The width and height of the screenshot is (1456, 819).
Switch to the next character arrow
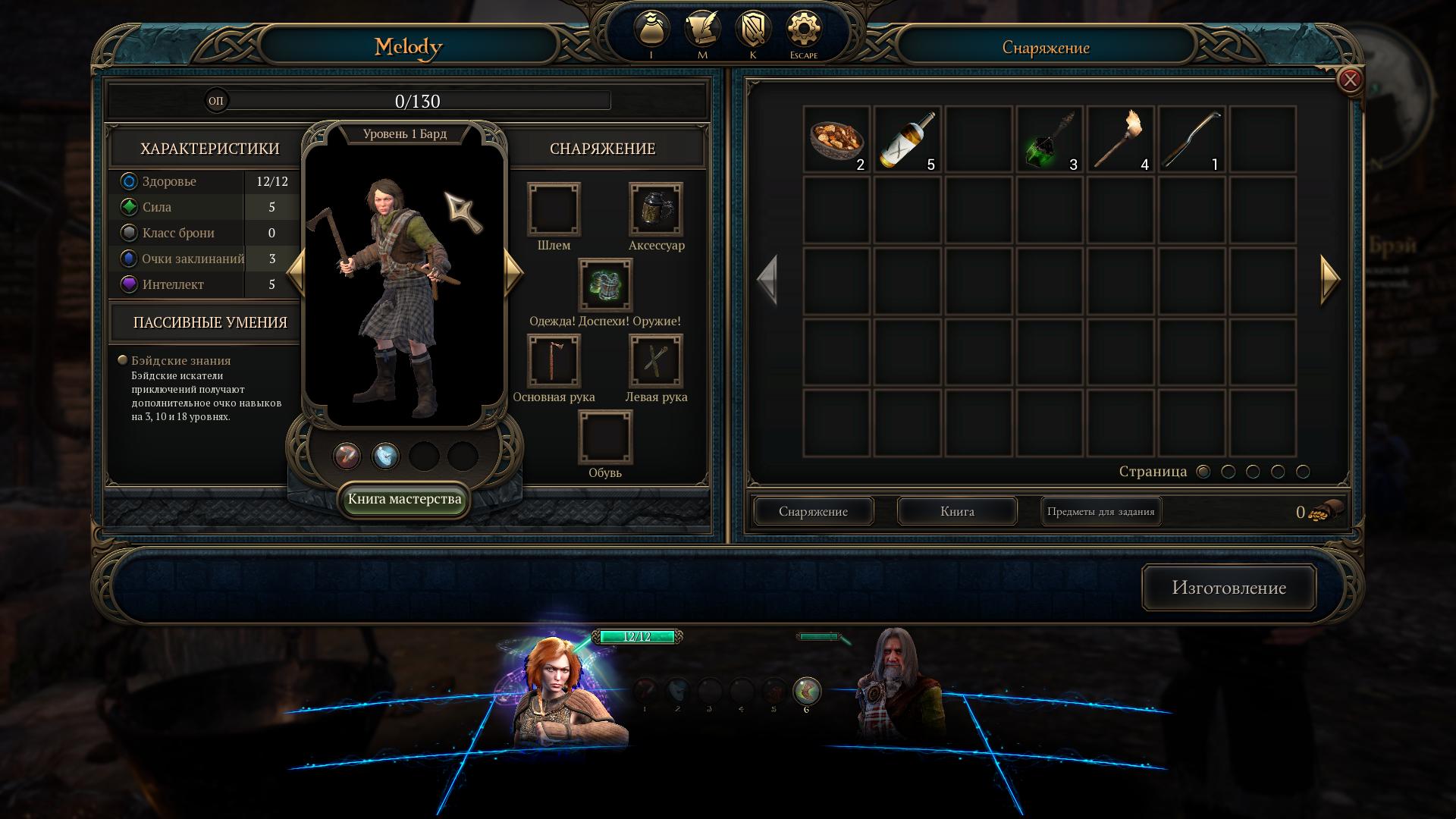(x=513, y=271)
